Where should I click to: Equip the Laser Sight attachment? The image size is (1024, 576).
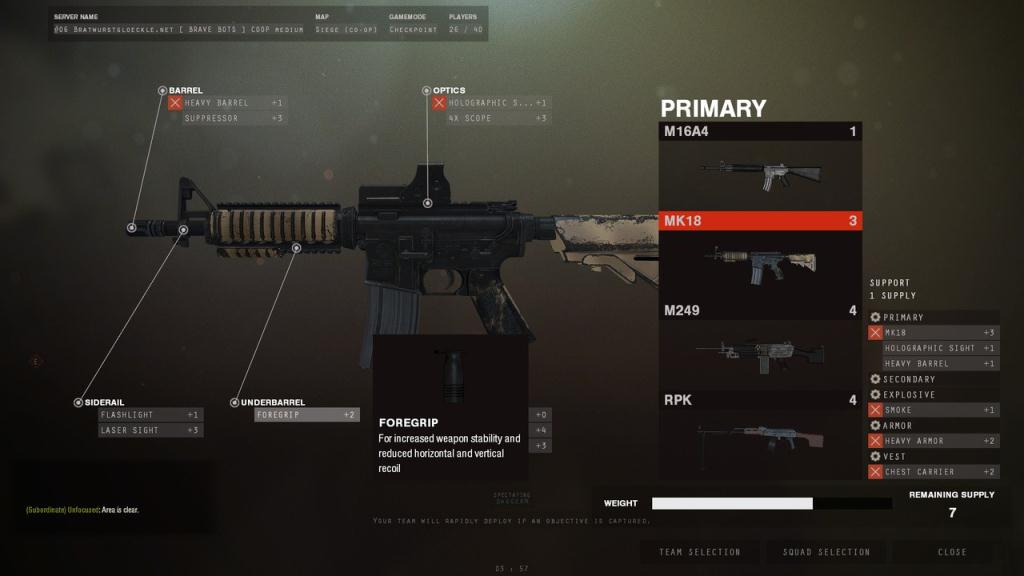(x=150, y=430)
